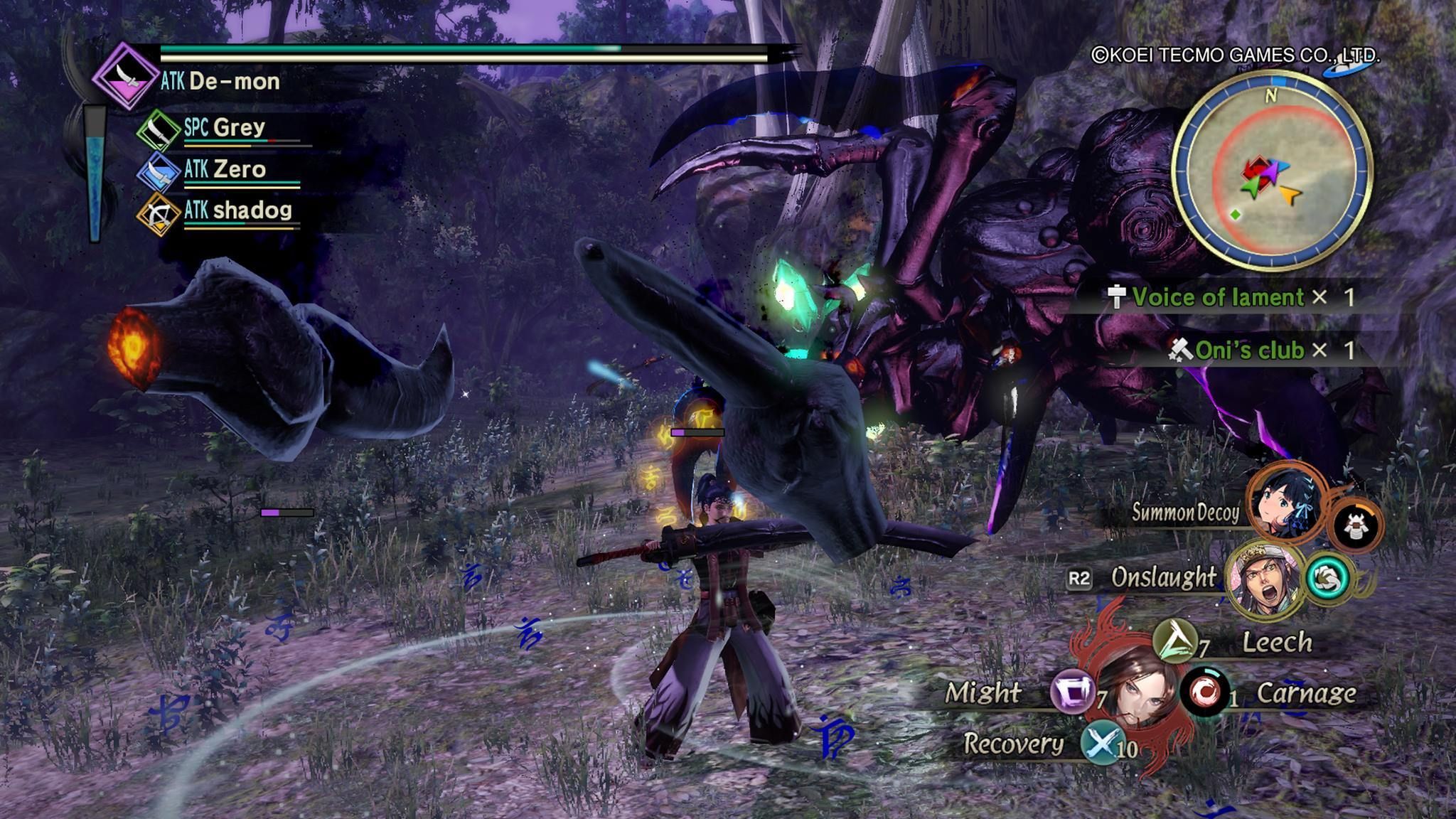
Task: Click the teal swirl icon beside Onslaught
Action: pos(1327,579)
